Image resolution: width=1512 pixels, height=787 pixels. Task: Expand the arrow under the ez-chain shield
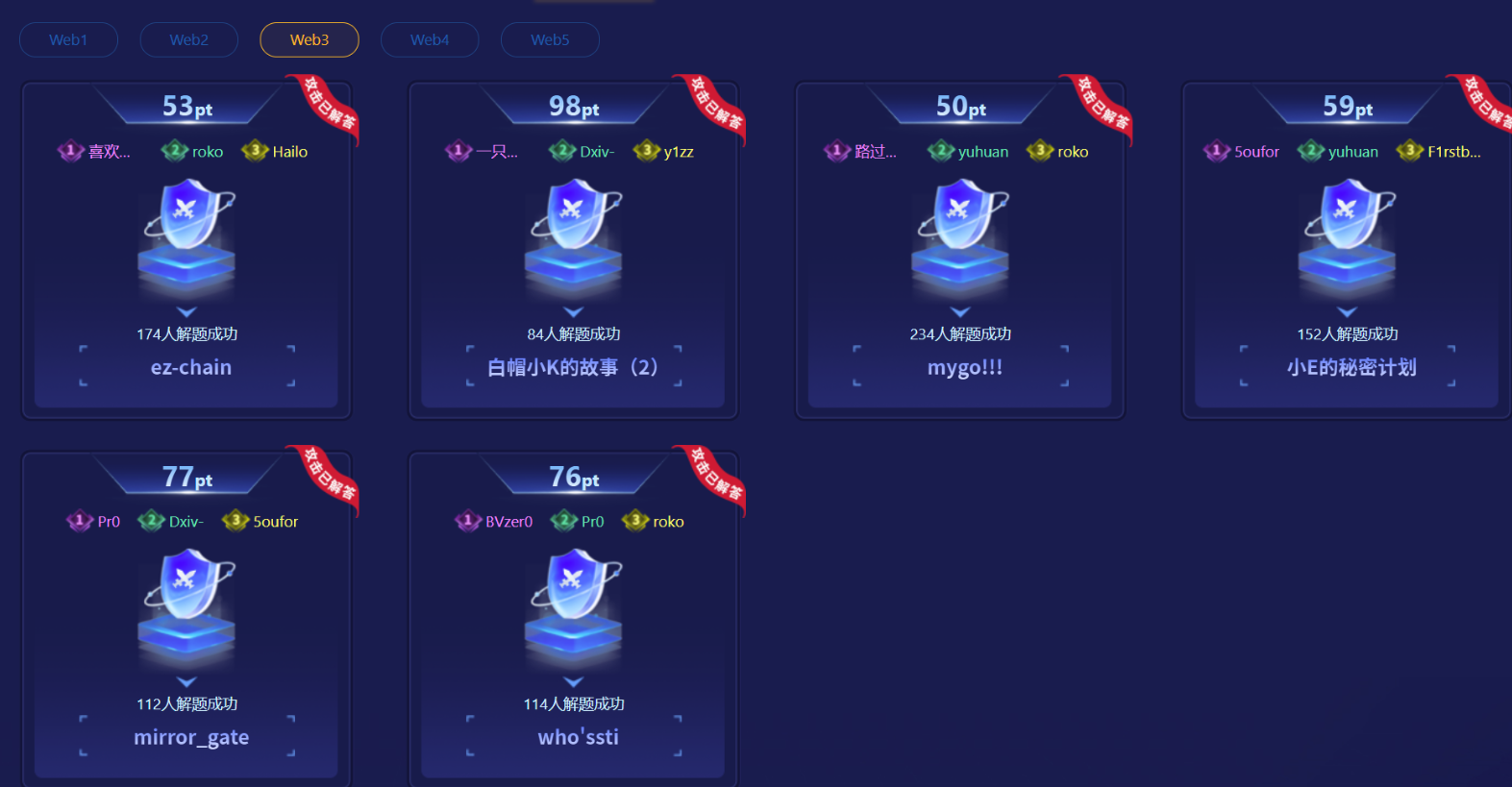pyautogui.click(x=186, y=311)
